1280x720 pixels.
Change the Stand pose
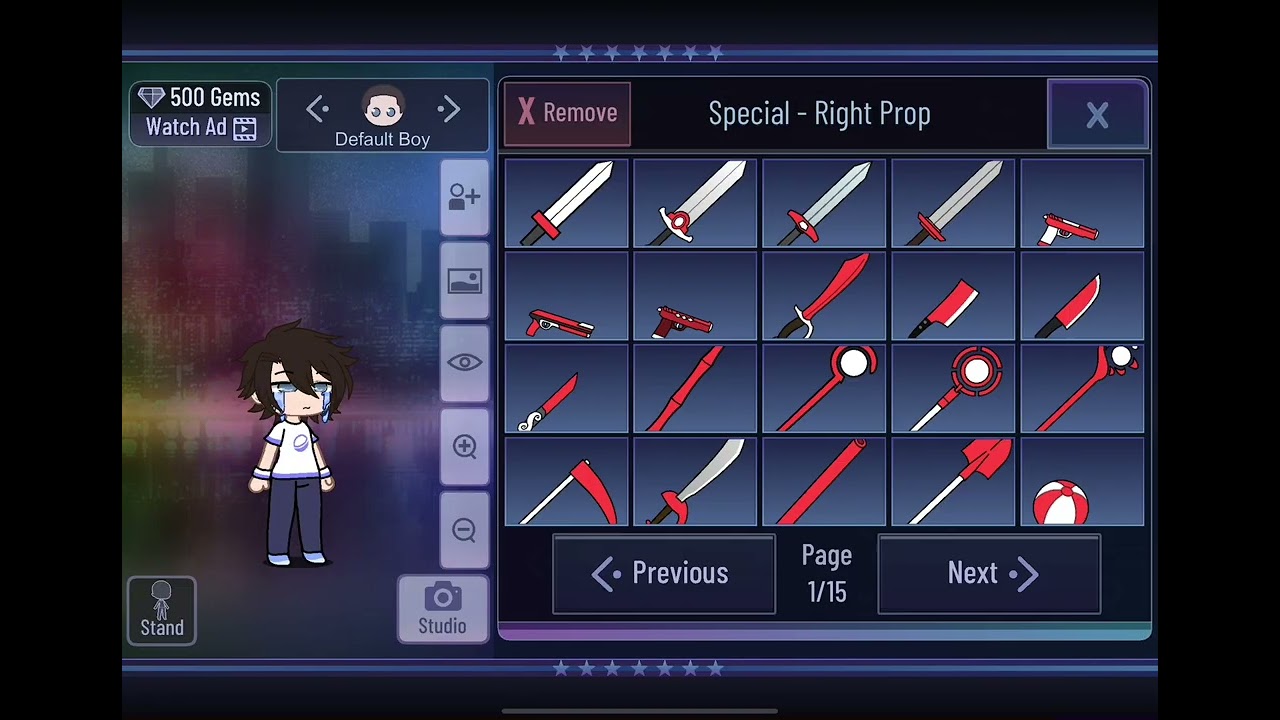[162, 610]
